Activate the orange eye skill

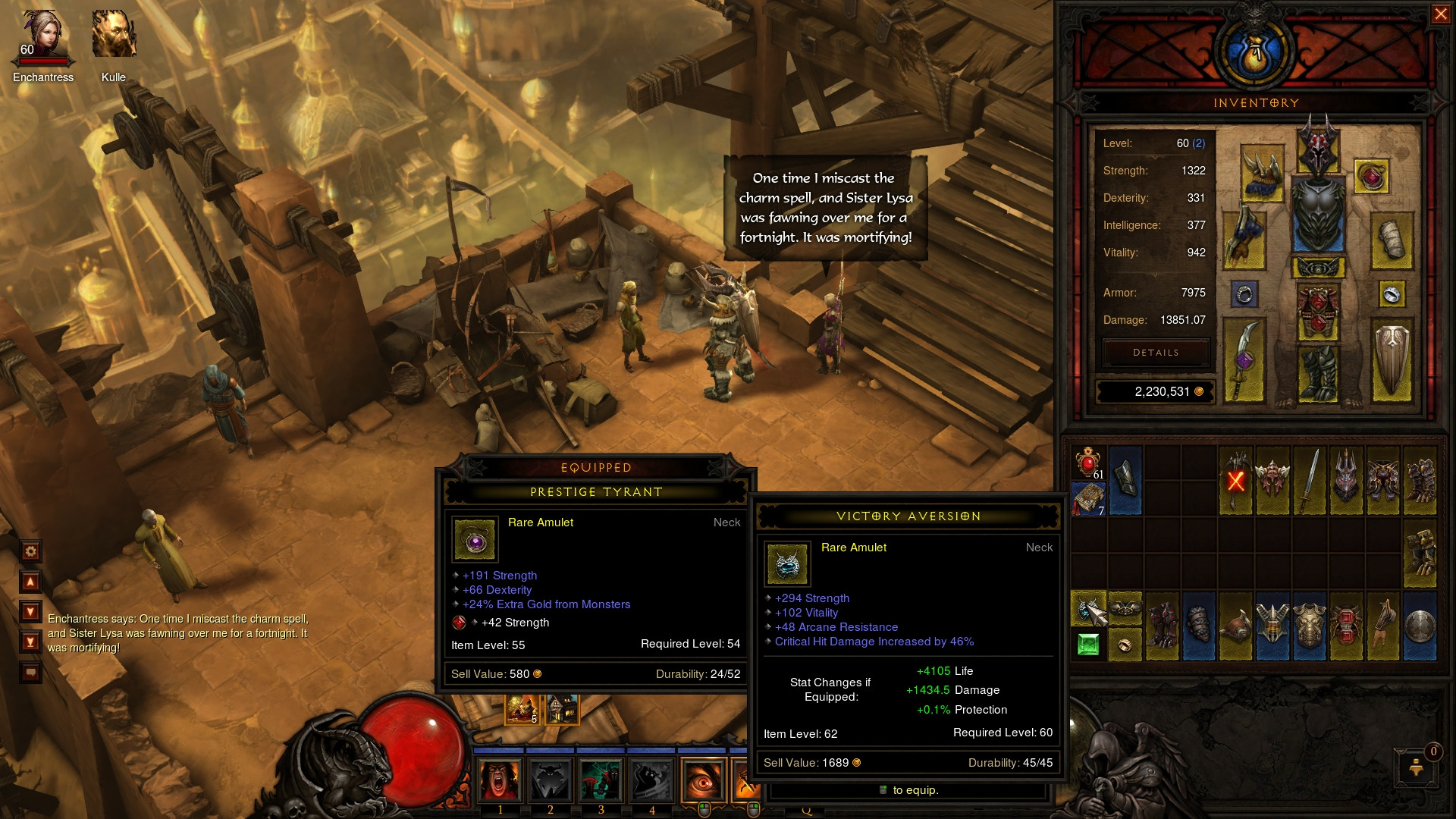703,780
